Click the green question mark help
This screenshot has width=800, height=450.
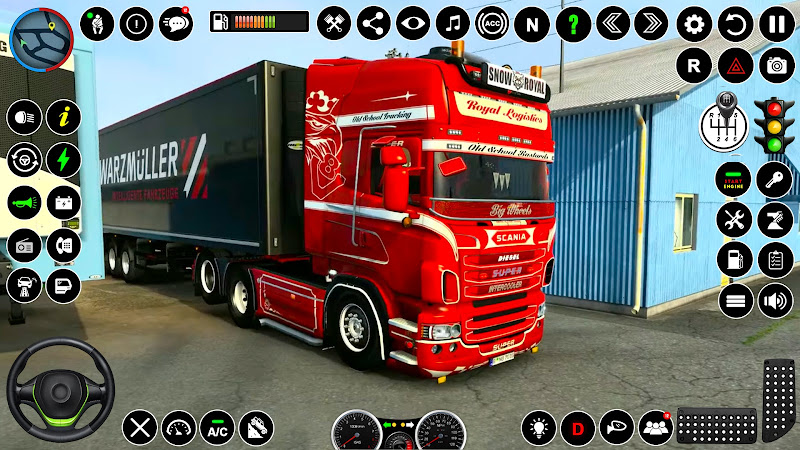click(x=572, y=23)
